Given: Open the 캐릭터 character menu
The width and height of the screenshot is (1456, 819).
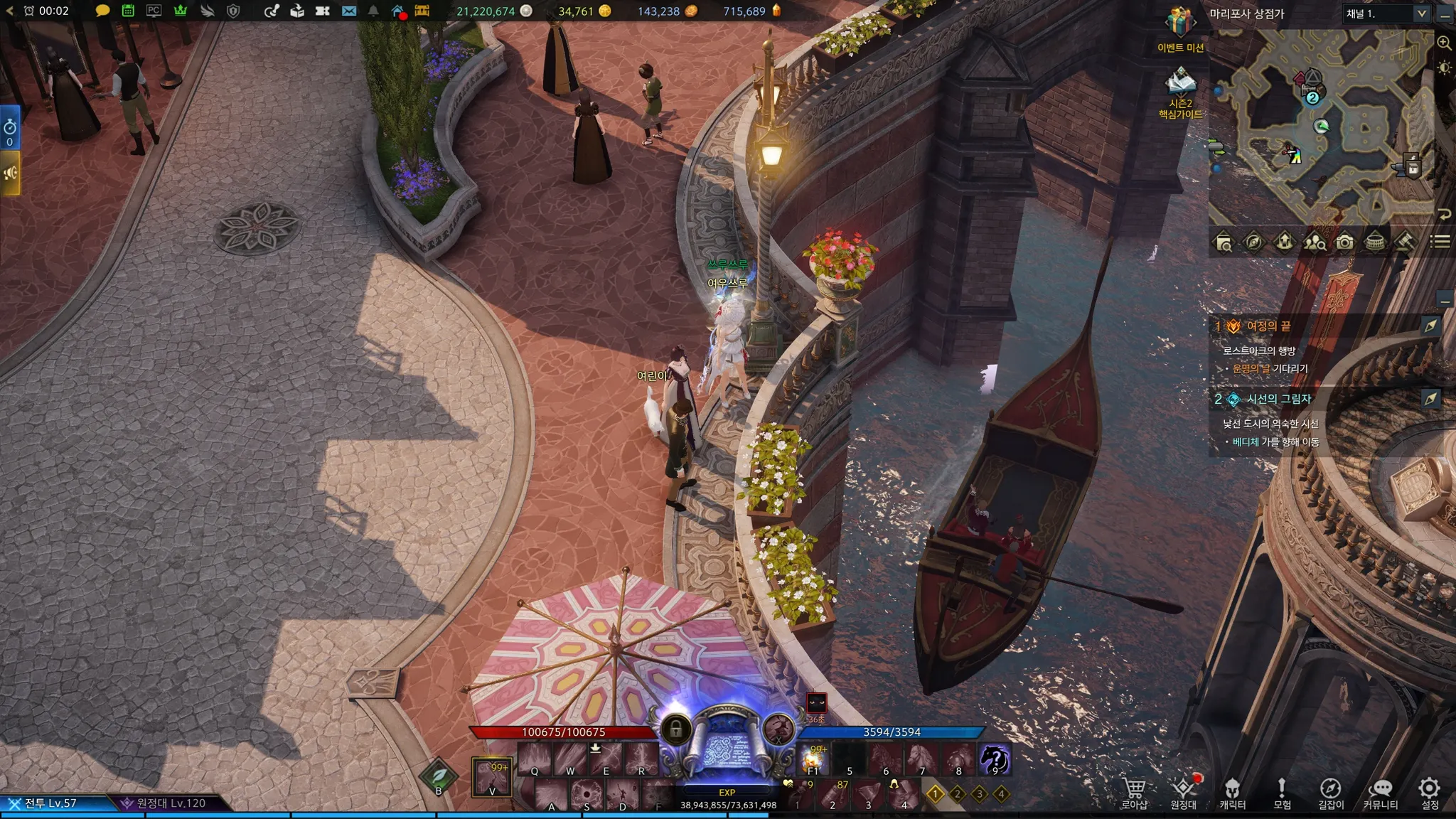Looking at the screenshot, I should (1232, 791).
